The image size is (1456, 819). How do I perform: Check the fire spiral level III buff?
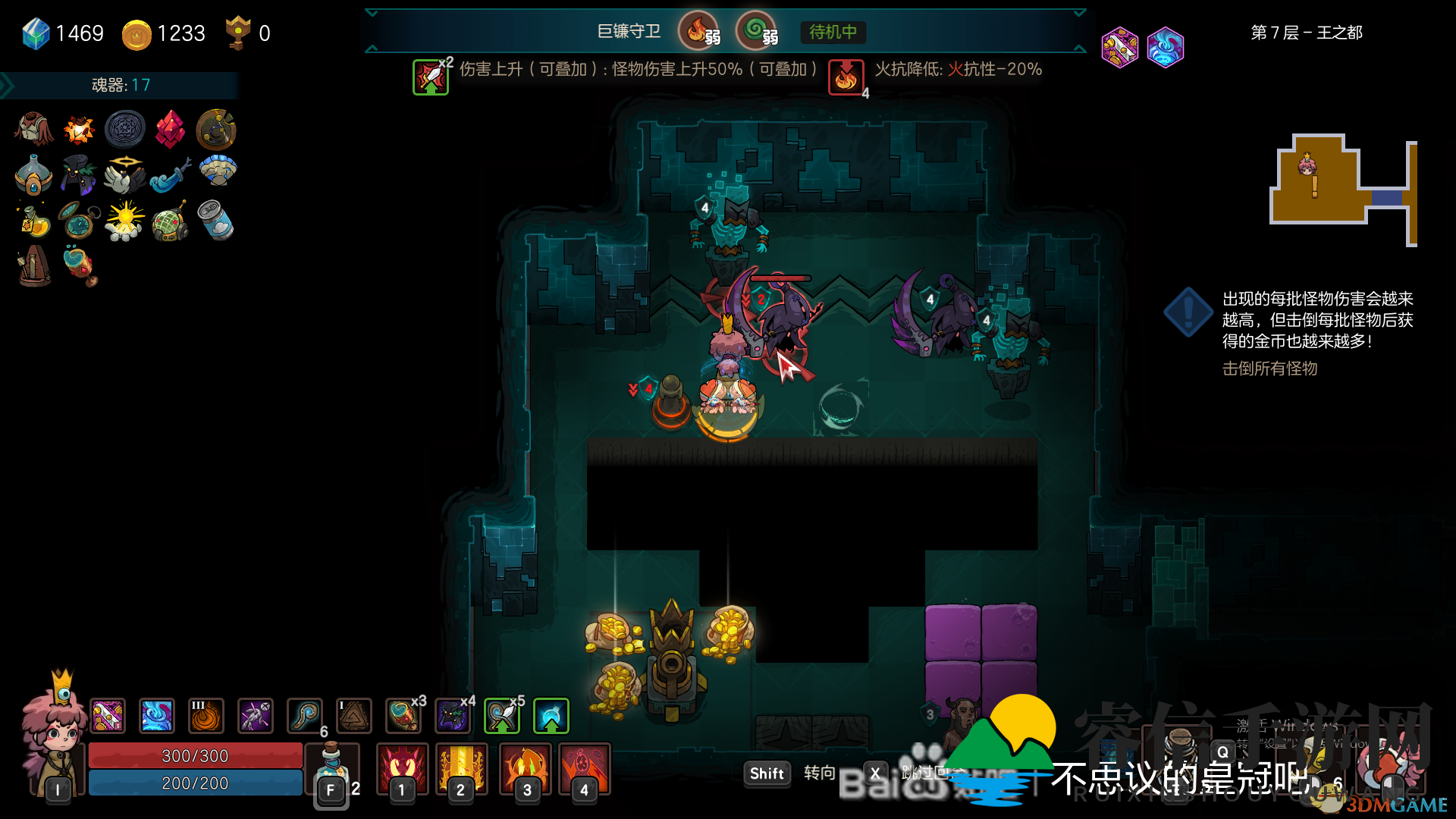click(x=206, y=716)
